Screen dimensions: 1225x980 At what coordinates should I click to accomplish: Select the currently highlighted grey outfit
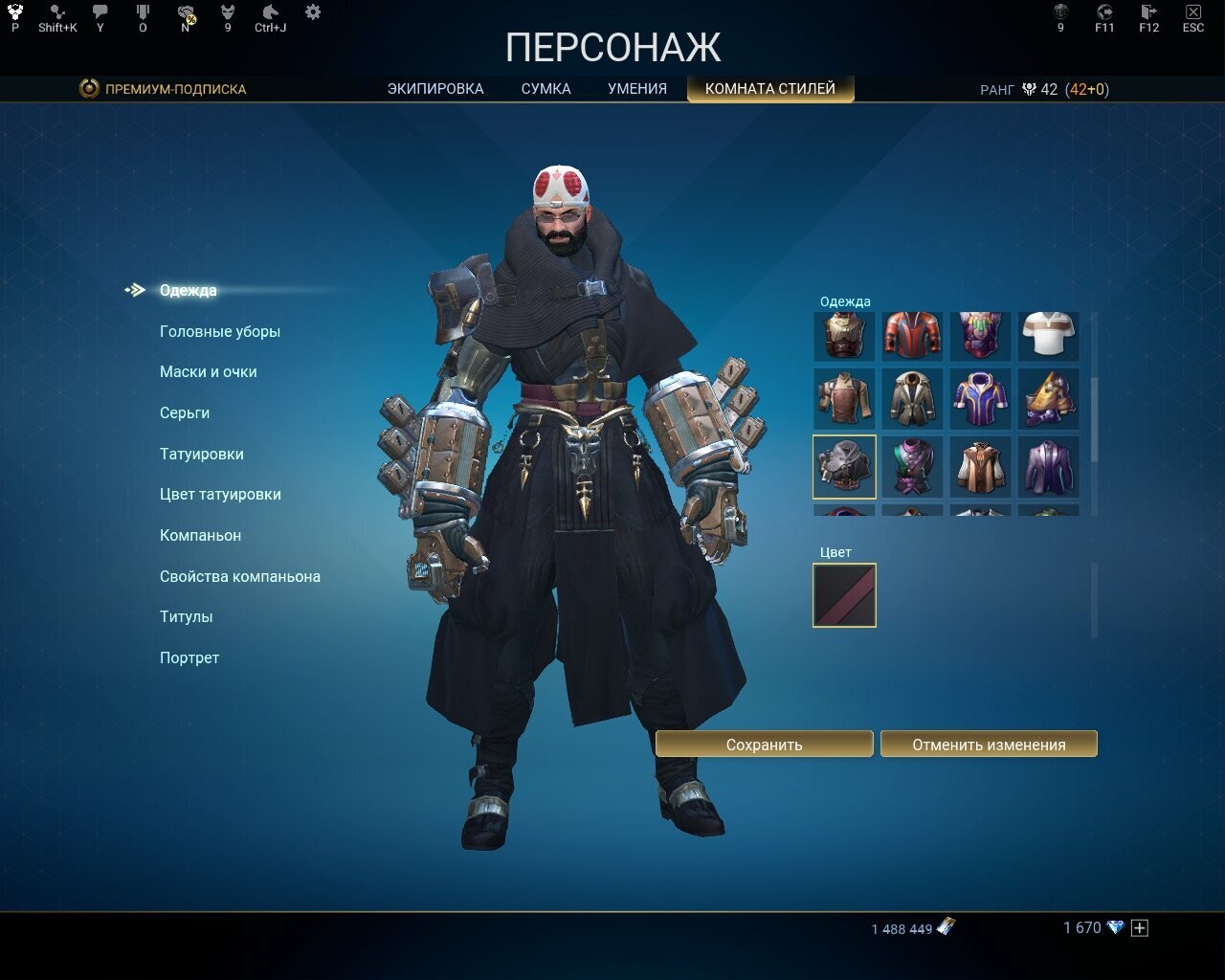pos(844,466)
